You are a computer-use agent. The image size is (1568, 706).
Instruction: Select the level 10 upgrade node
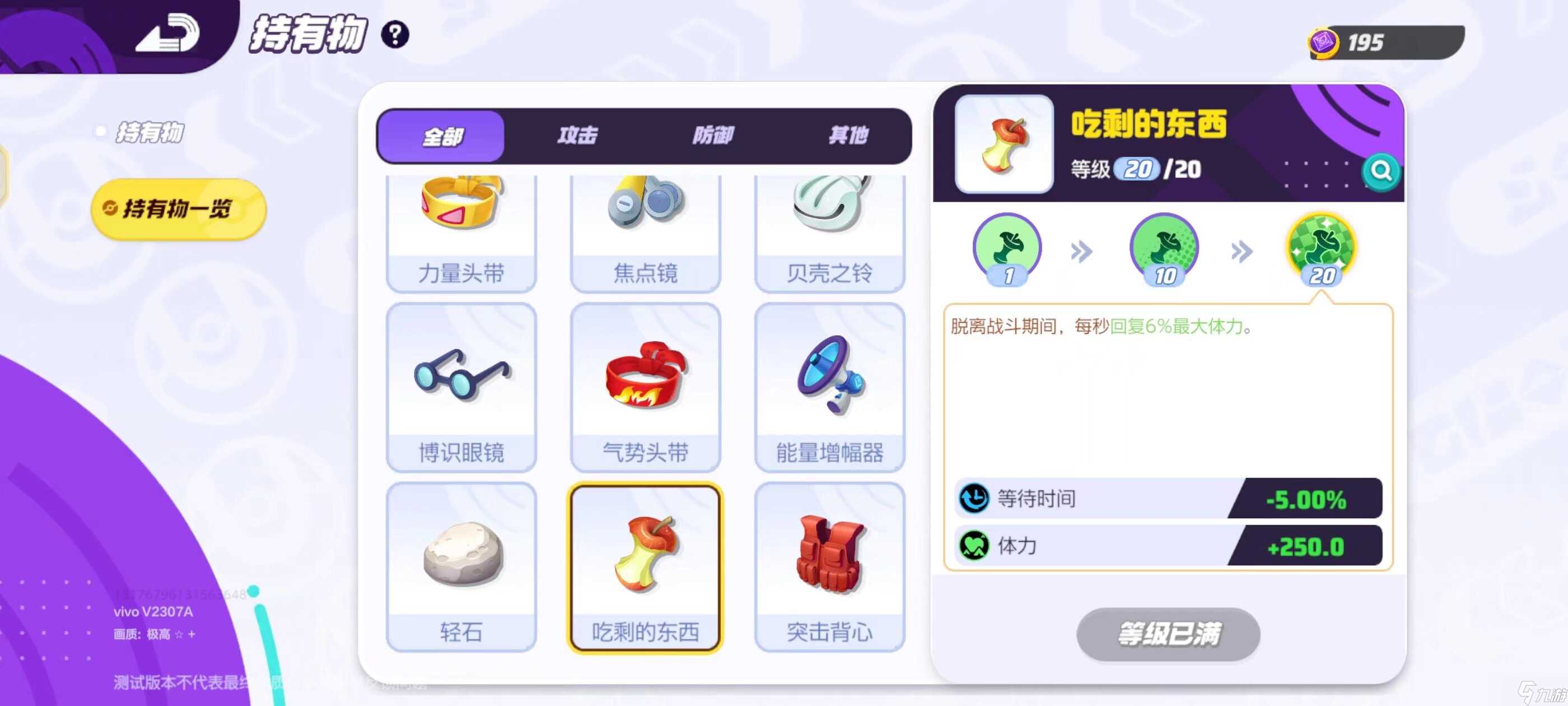pos(1163,248)
